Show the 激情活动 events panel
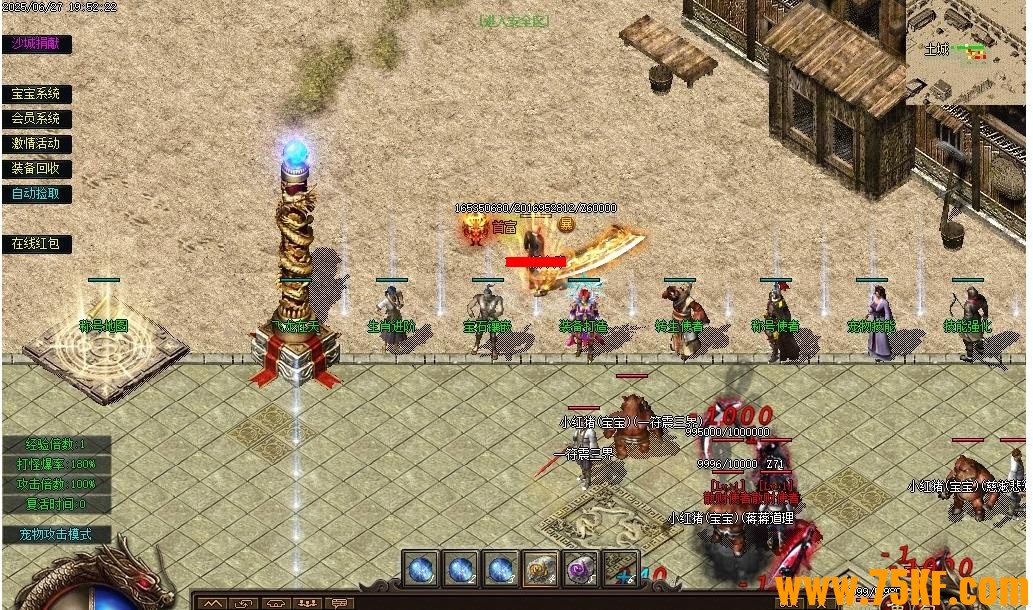 click(x=36, y=144)
